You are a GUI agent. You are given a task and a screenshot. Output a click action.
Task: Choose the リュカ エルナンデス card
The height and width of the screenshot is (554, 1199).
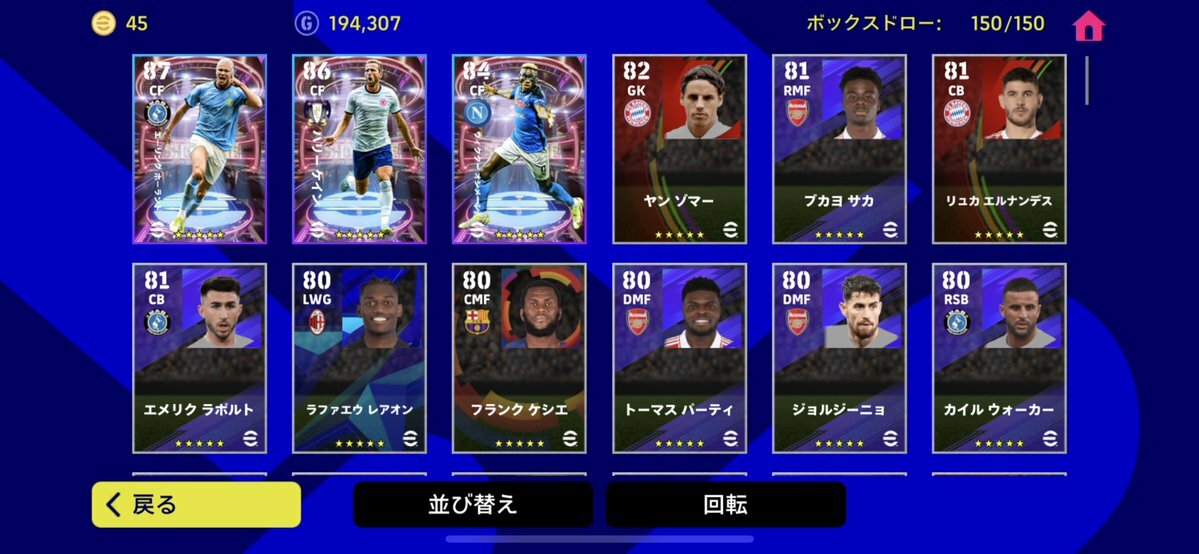point(999,149)
